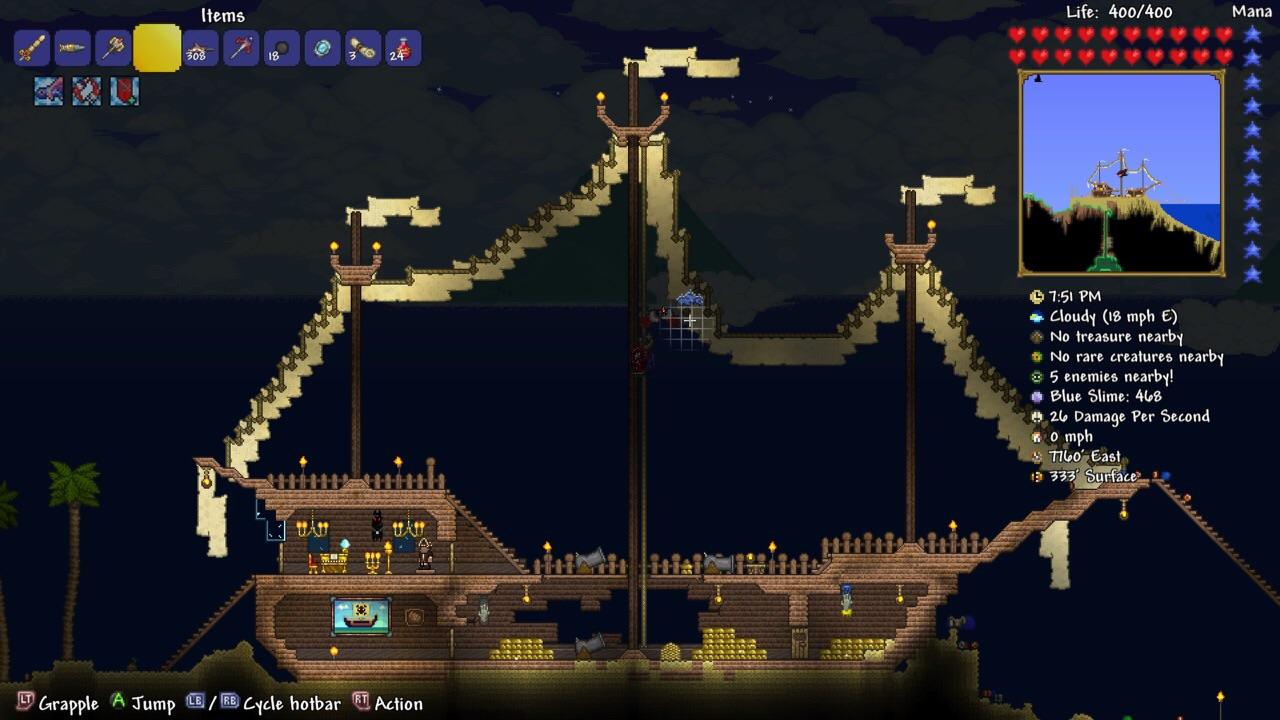Toggle the tally counter beside Blue Slime: 468
The image size is (1280, 720).
tap(1036, 396)
